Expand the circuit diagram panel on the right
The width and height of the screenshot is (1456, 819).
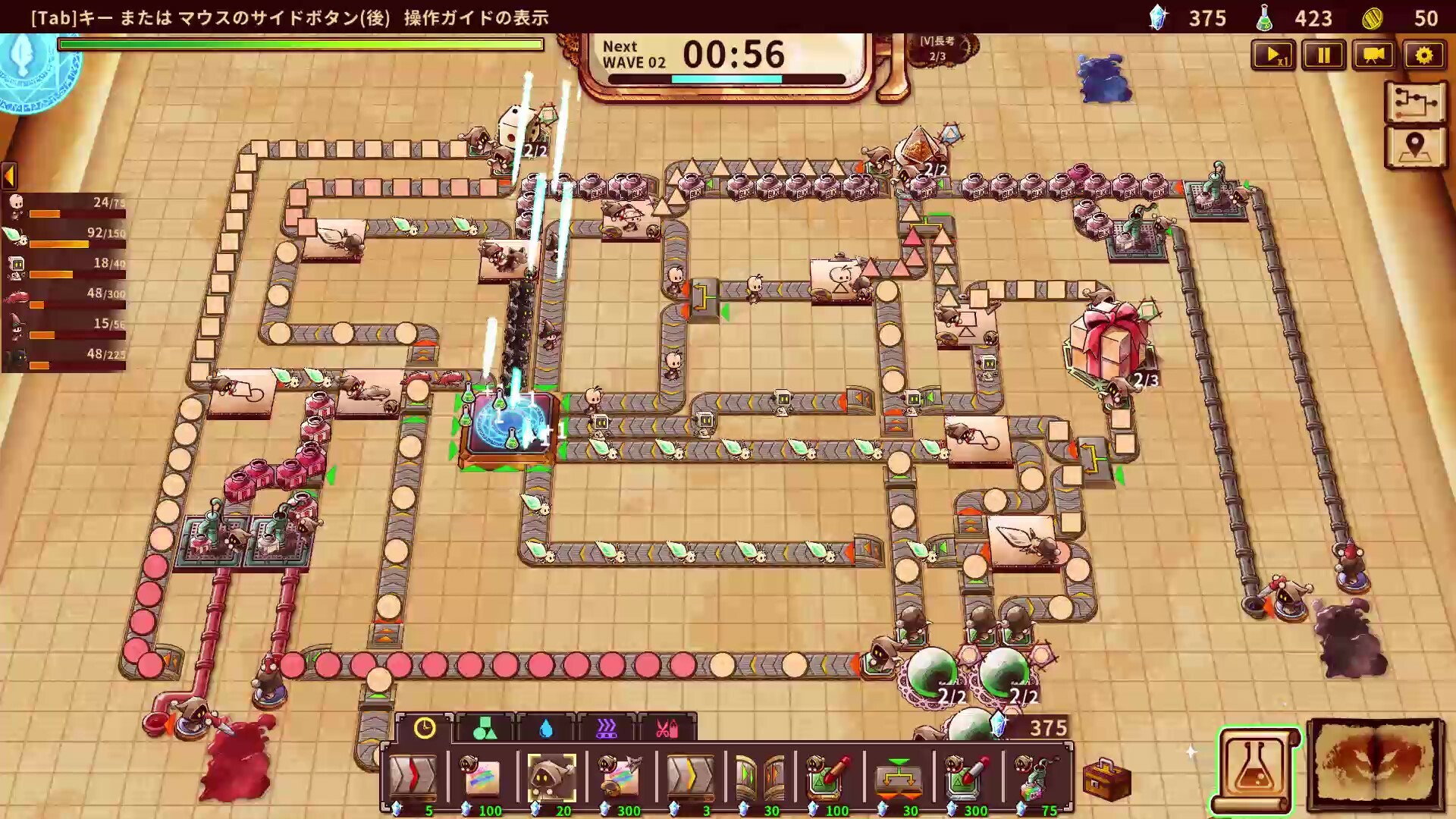(1415, 104)
